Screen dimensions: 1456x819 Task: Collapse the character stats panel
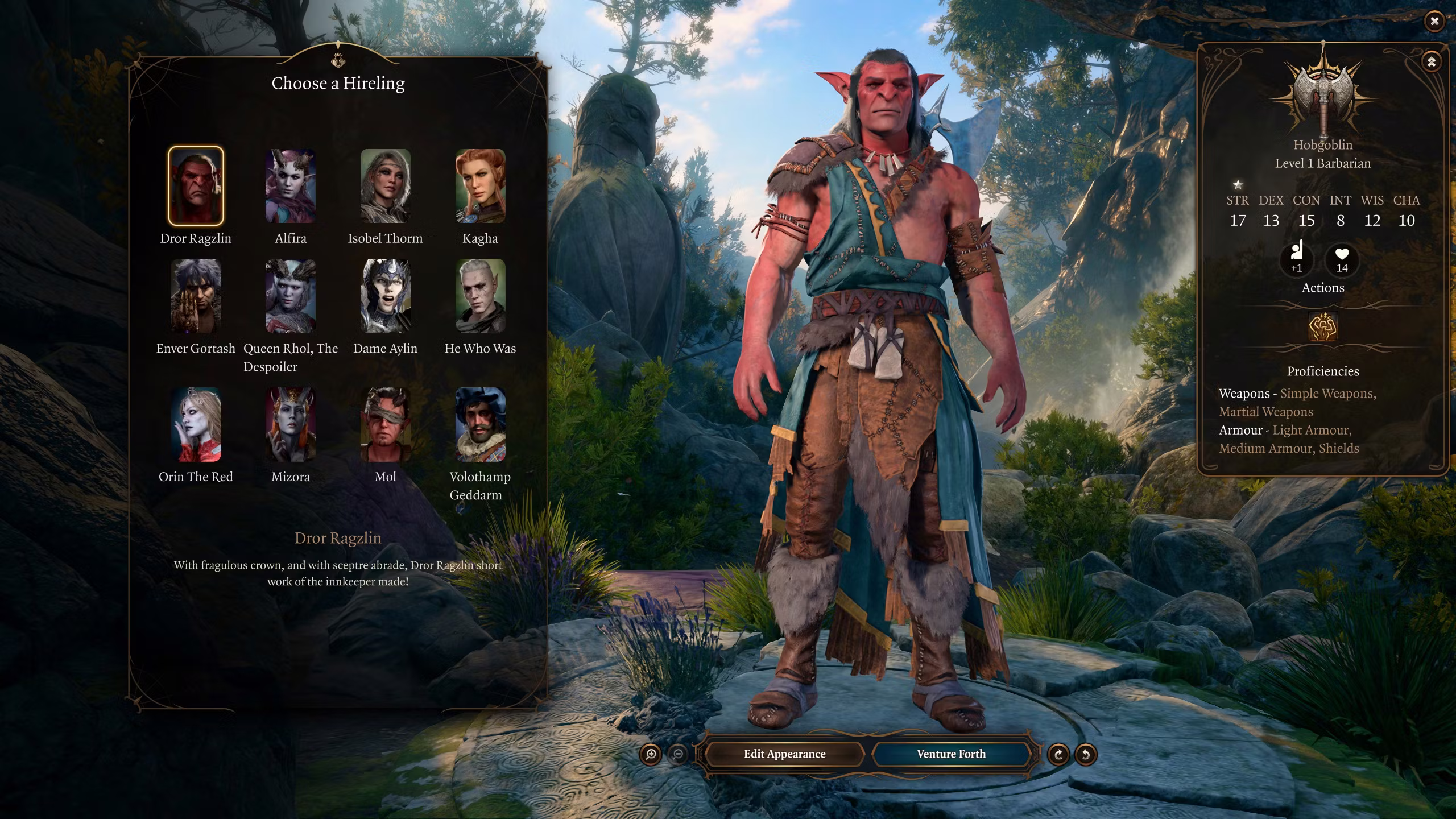(x=1431, y=61)
